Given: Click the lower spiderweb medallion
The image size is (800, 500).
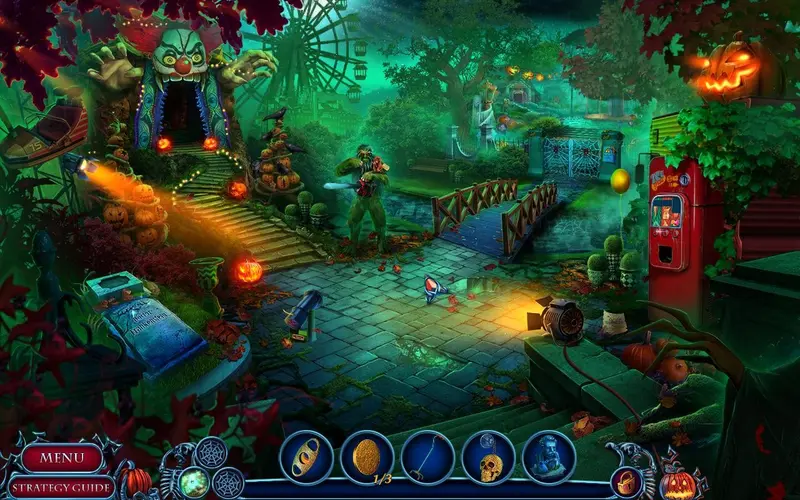Looking at the screenshot, I should coord(228,483).
